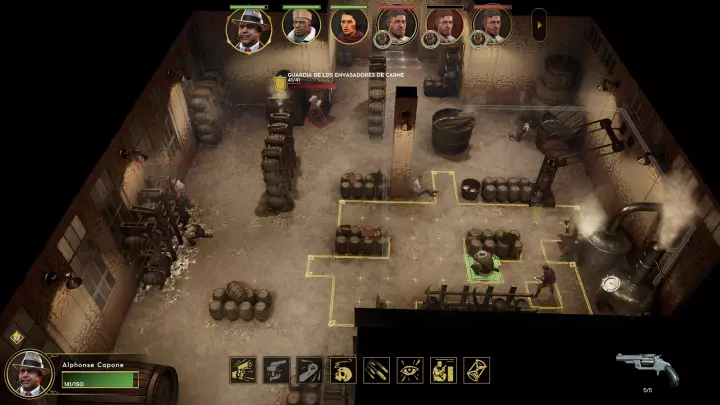Use the melee fist strike ability
720x405 pixels.
[310, 370]
